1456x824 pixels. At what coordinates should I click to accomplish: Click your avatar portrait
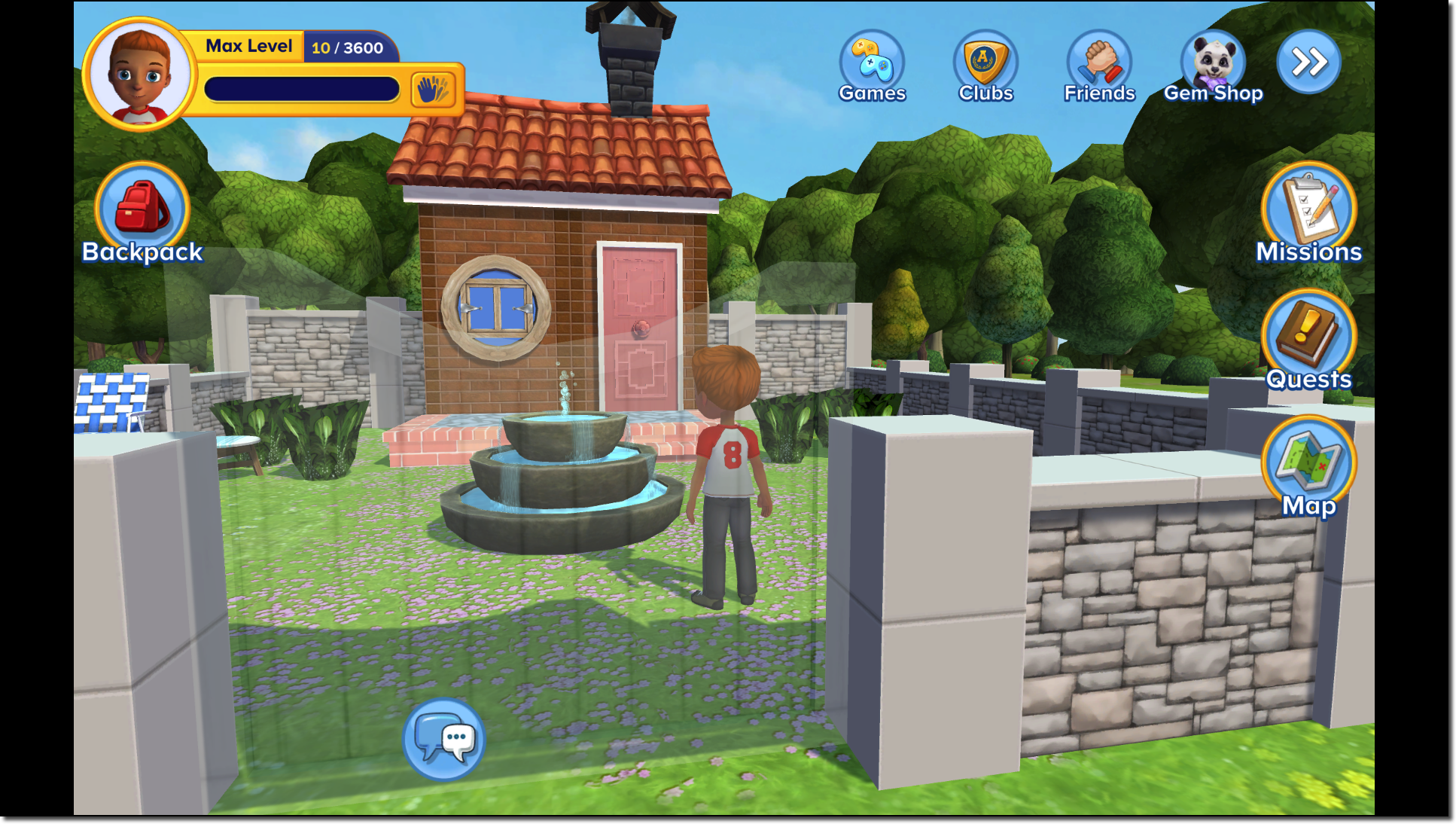click(138, 73)
